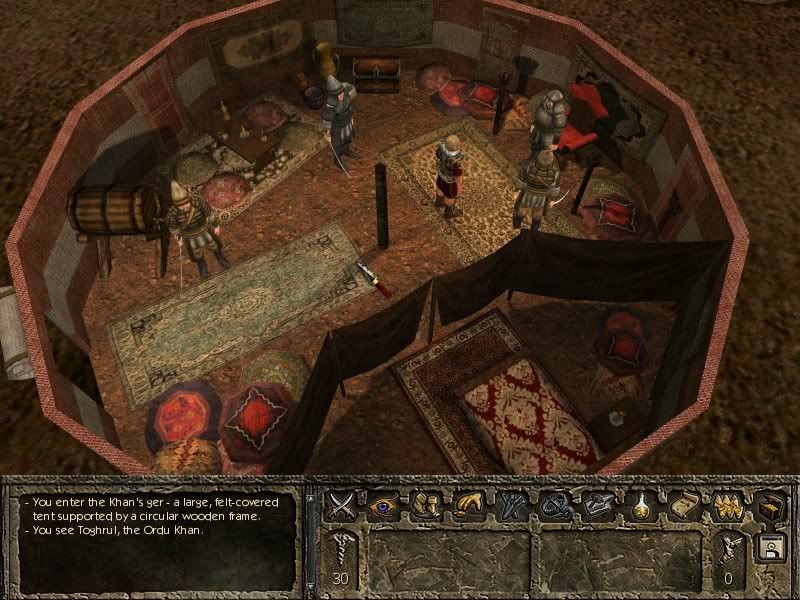Select the dark crossed tools icon
This screenshot has height=600, width=800.
click(x=510, y=503)
